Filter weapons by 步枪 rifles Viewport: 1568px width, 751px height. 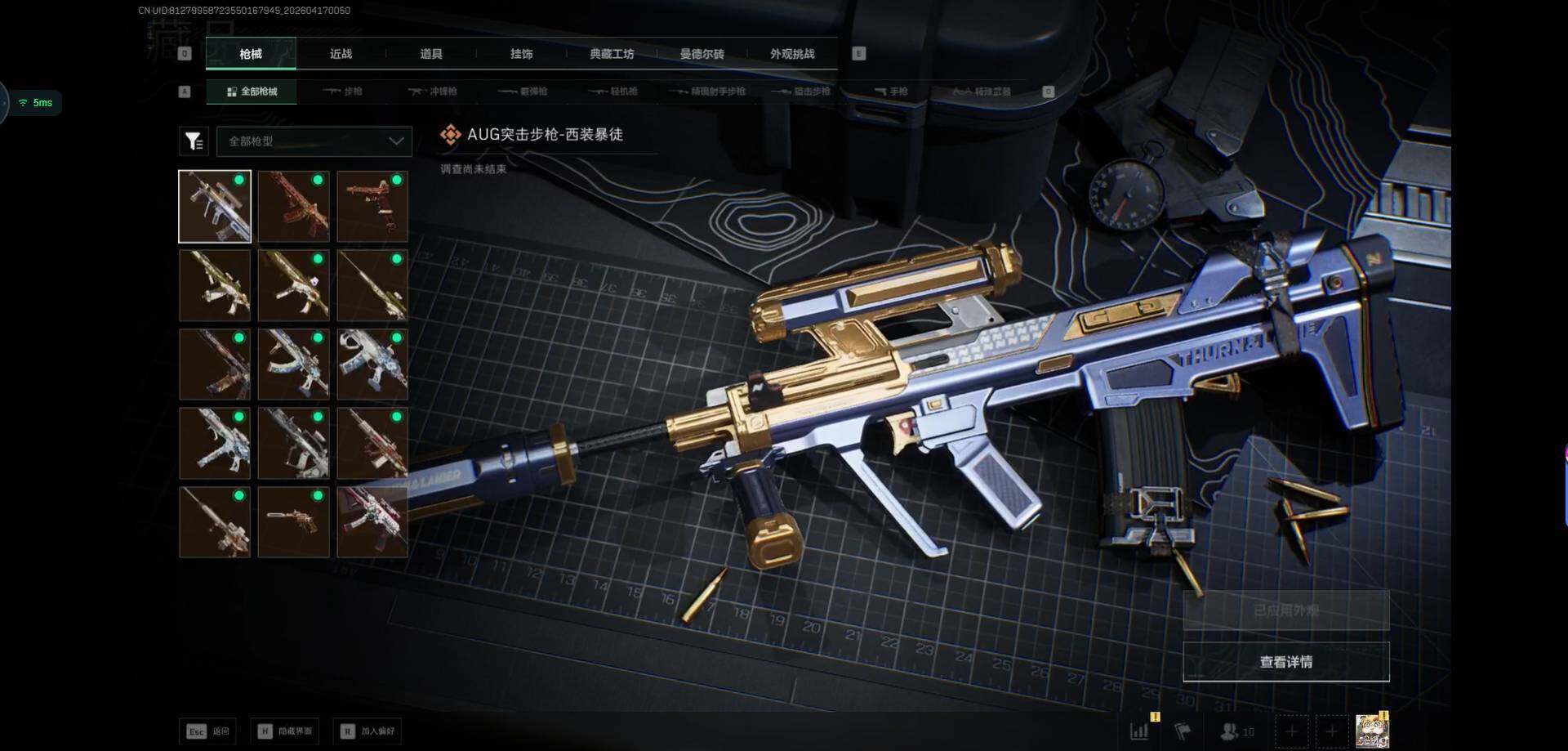(343, 92)
